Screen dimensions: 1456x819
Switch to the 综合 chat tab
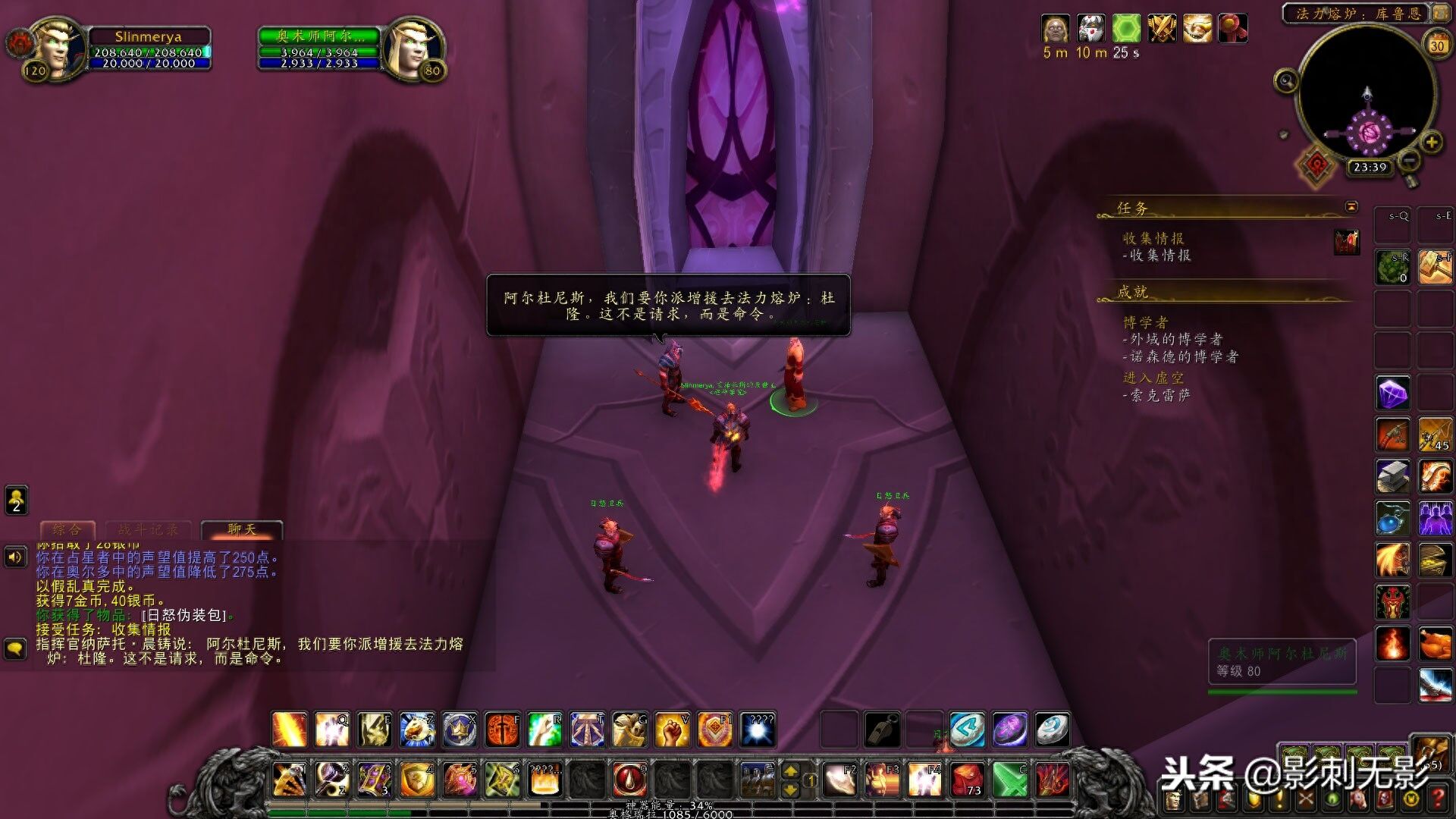pyautogui.click(x=67, y=529)
